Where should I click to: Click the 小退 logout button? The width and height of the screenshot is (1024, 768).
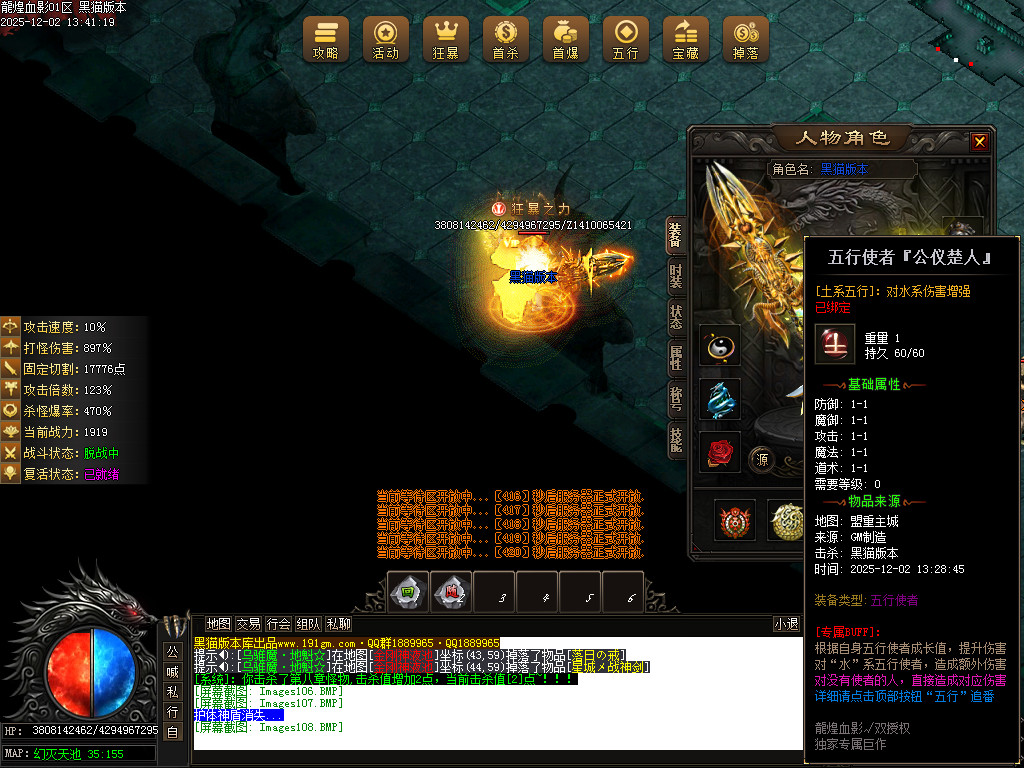point(787,624)
